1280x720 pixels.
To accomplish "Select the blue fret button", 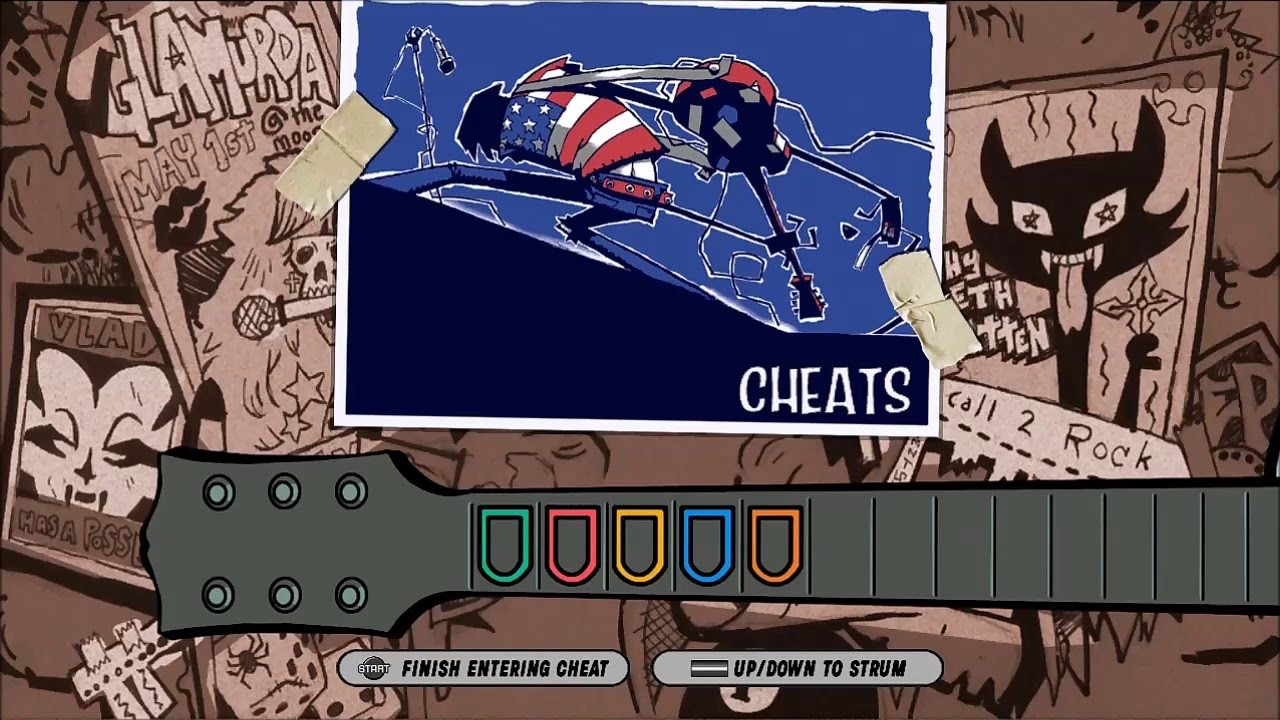I will pyautogui.click(x=706, y=543).
